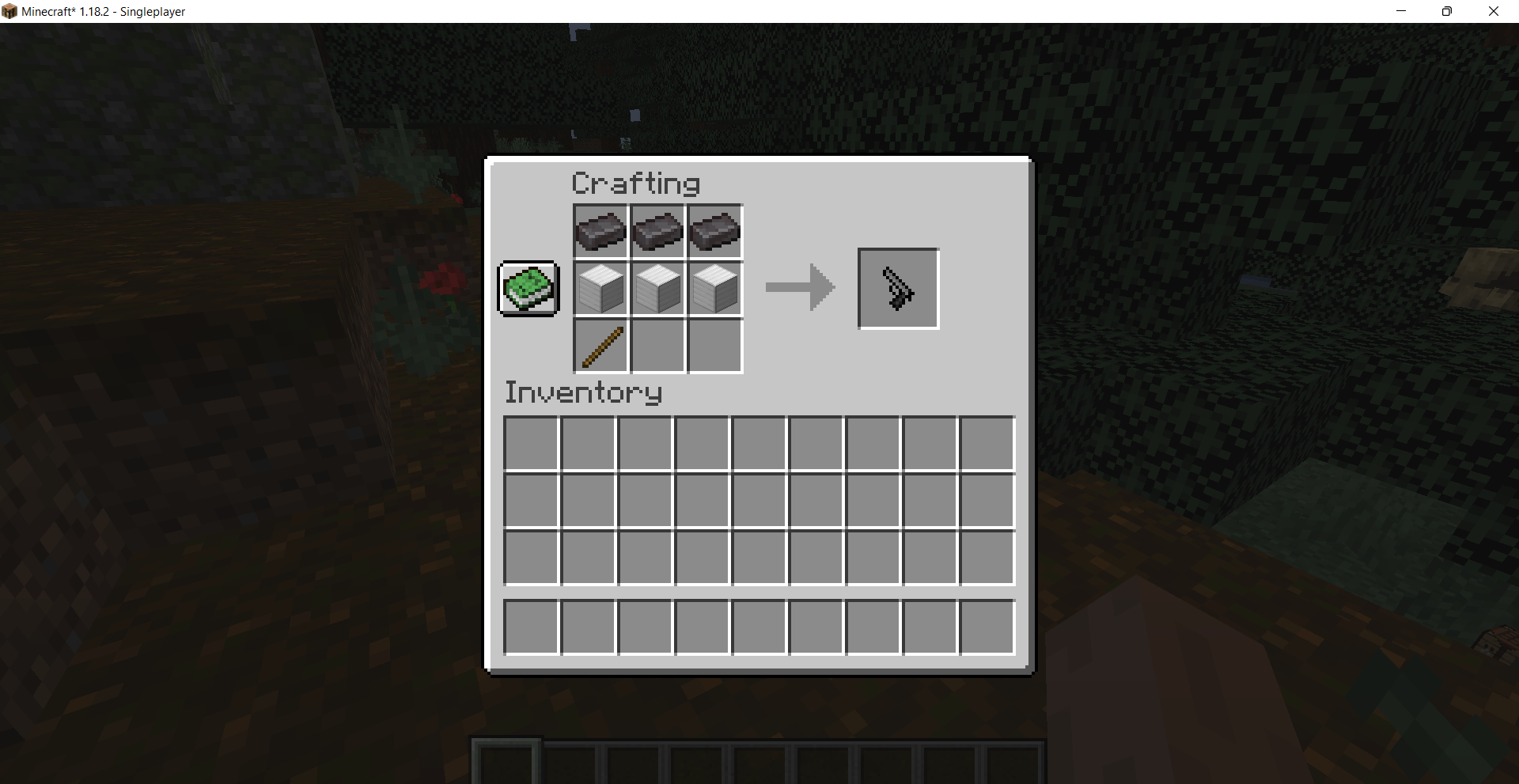The height and width of the screenshot is (784, 1519).
Task: Click the Inventory heading label
Action: [x=583, y=392]
